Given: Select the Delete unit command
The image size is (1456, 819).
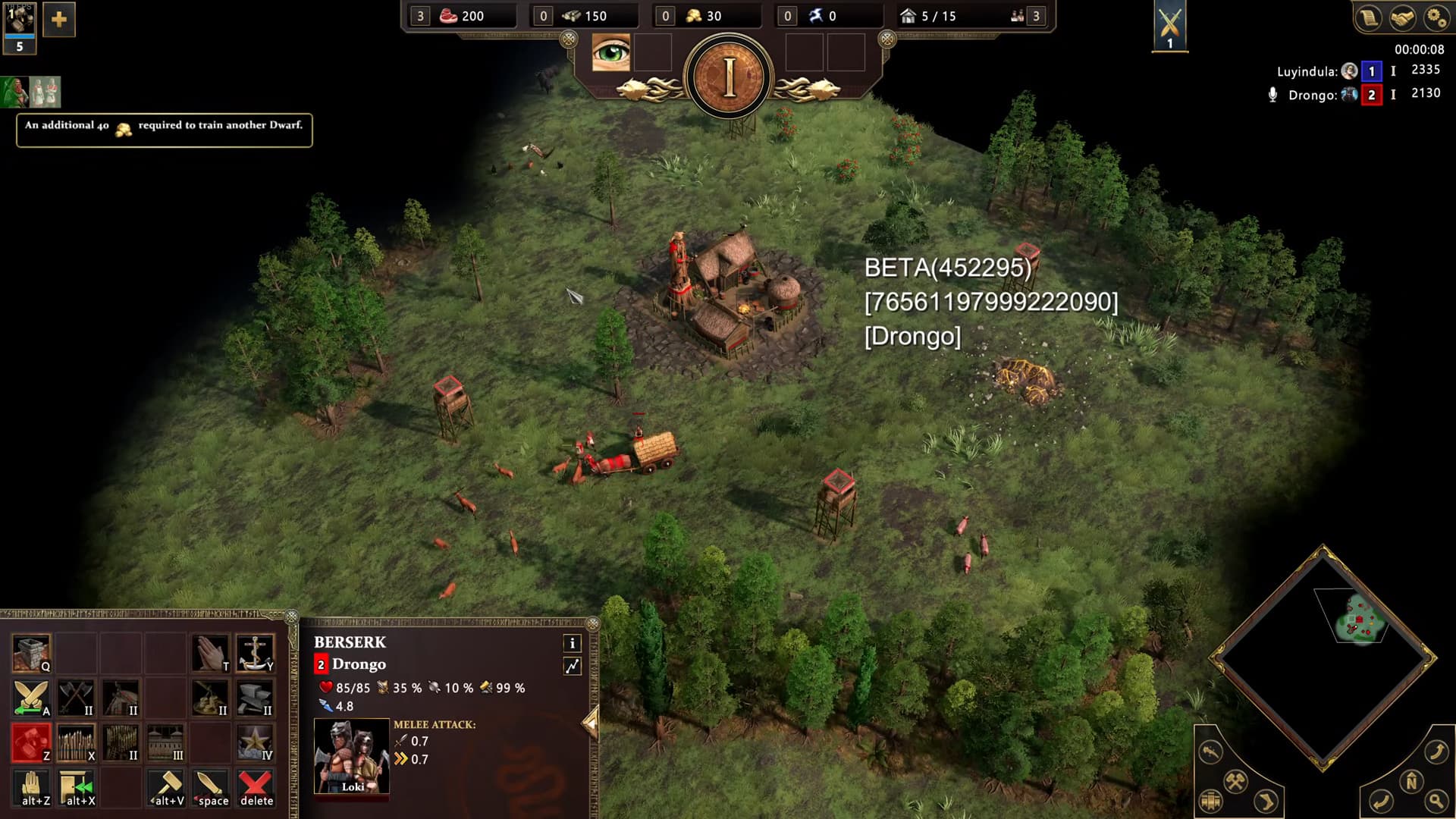Looking at the screenshot, I should (256, 786).
